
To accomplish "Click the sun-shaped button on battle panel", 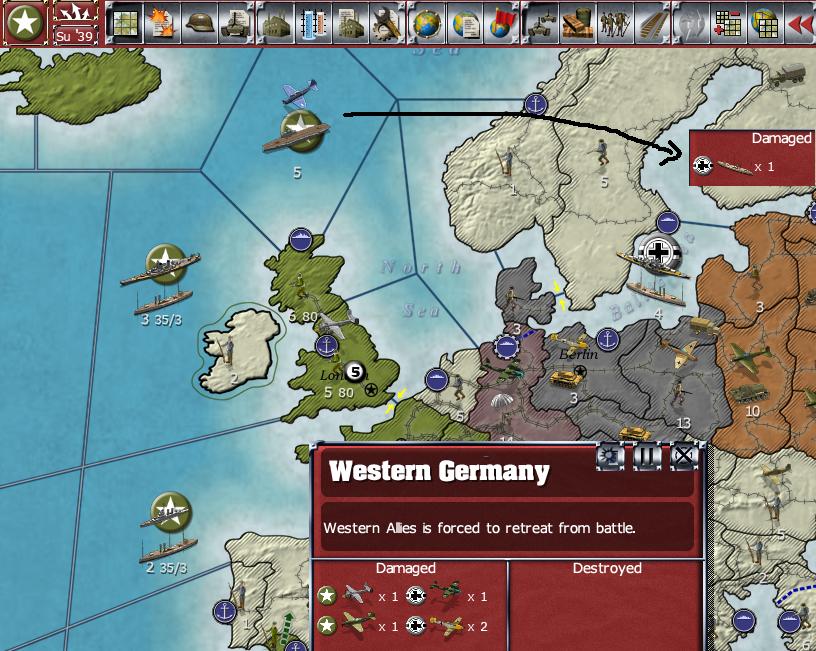I will 610,457.
